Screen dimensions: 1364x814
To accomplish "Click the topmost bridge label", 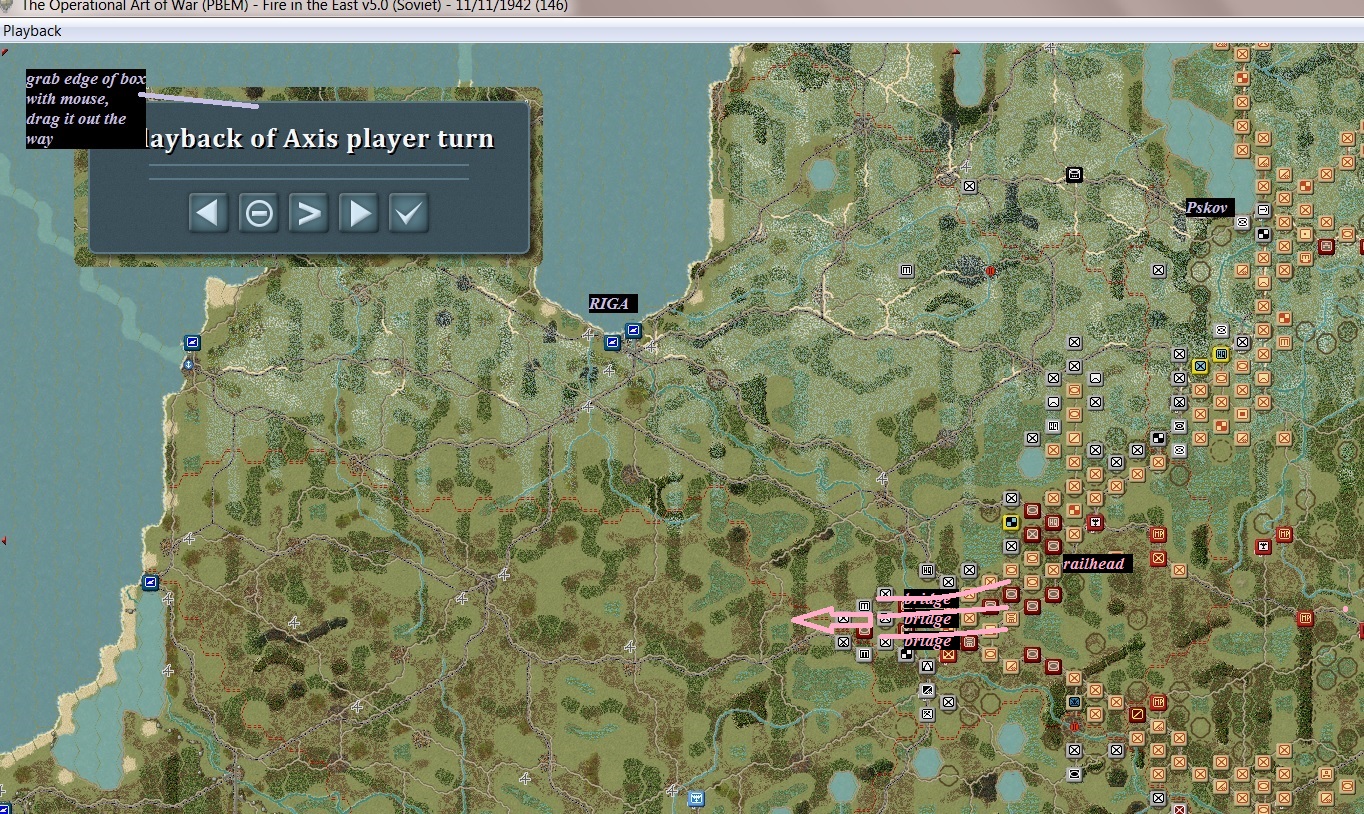I will [x=930, y=601].
